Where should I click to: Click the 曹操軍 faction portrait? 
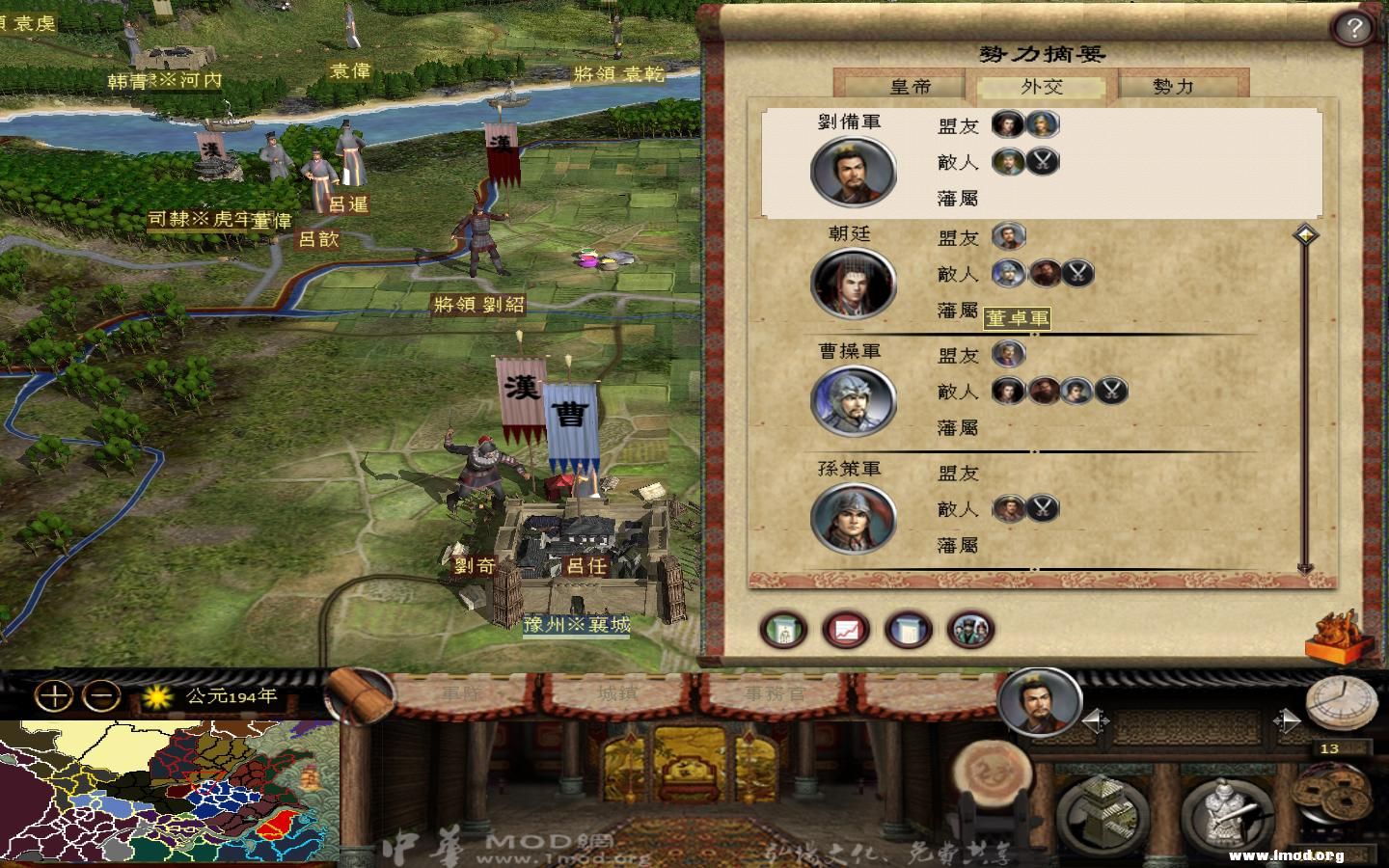[x=854, y=401]
